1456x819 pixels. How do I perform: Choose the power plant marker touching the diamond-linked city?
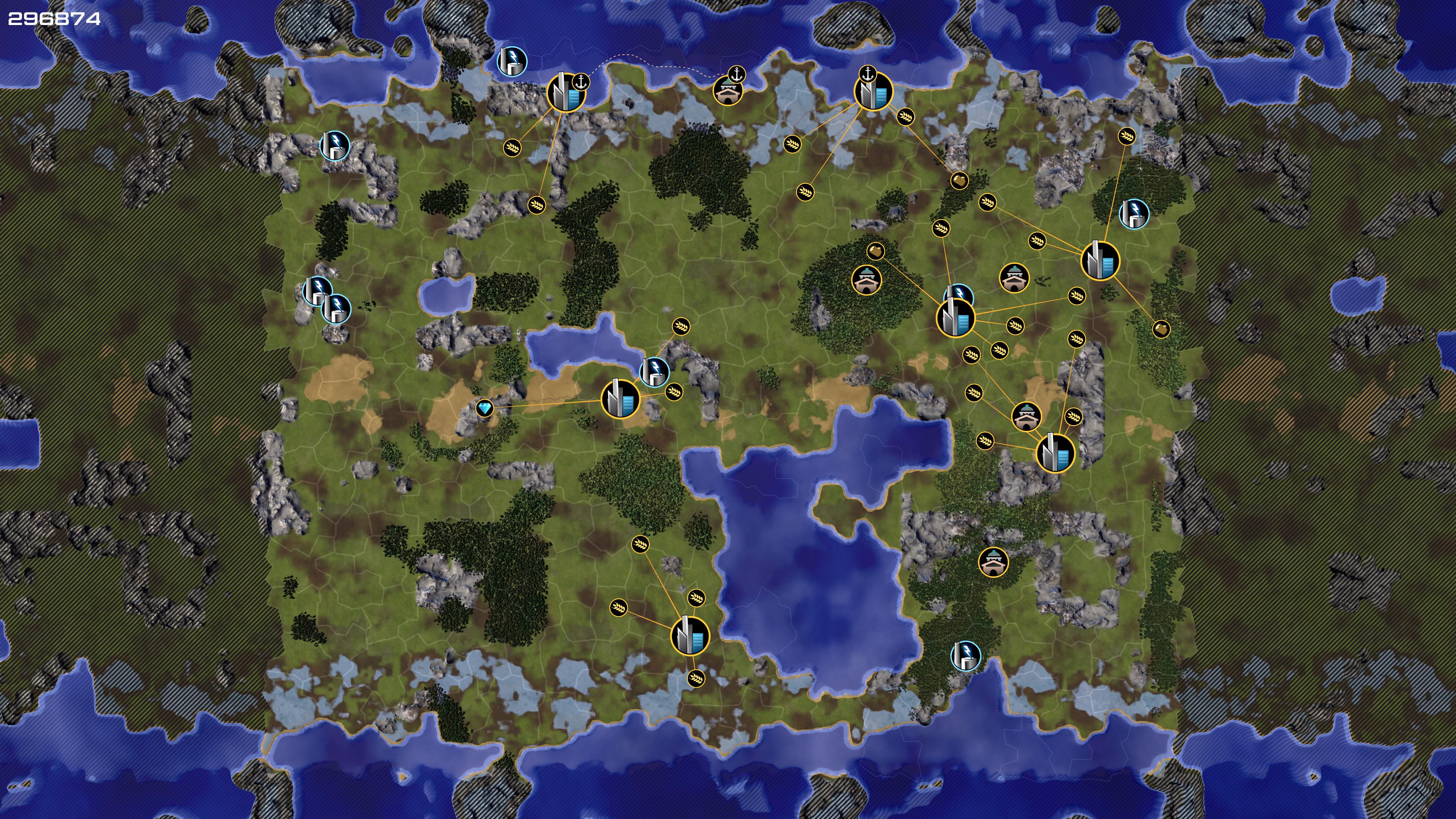(x=654, y=371)
